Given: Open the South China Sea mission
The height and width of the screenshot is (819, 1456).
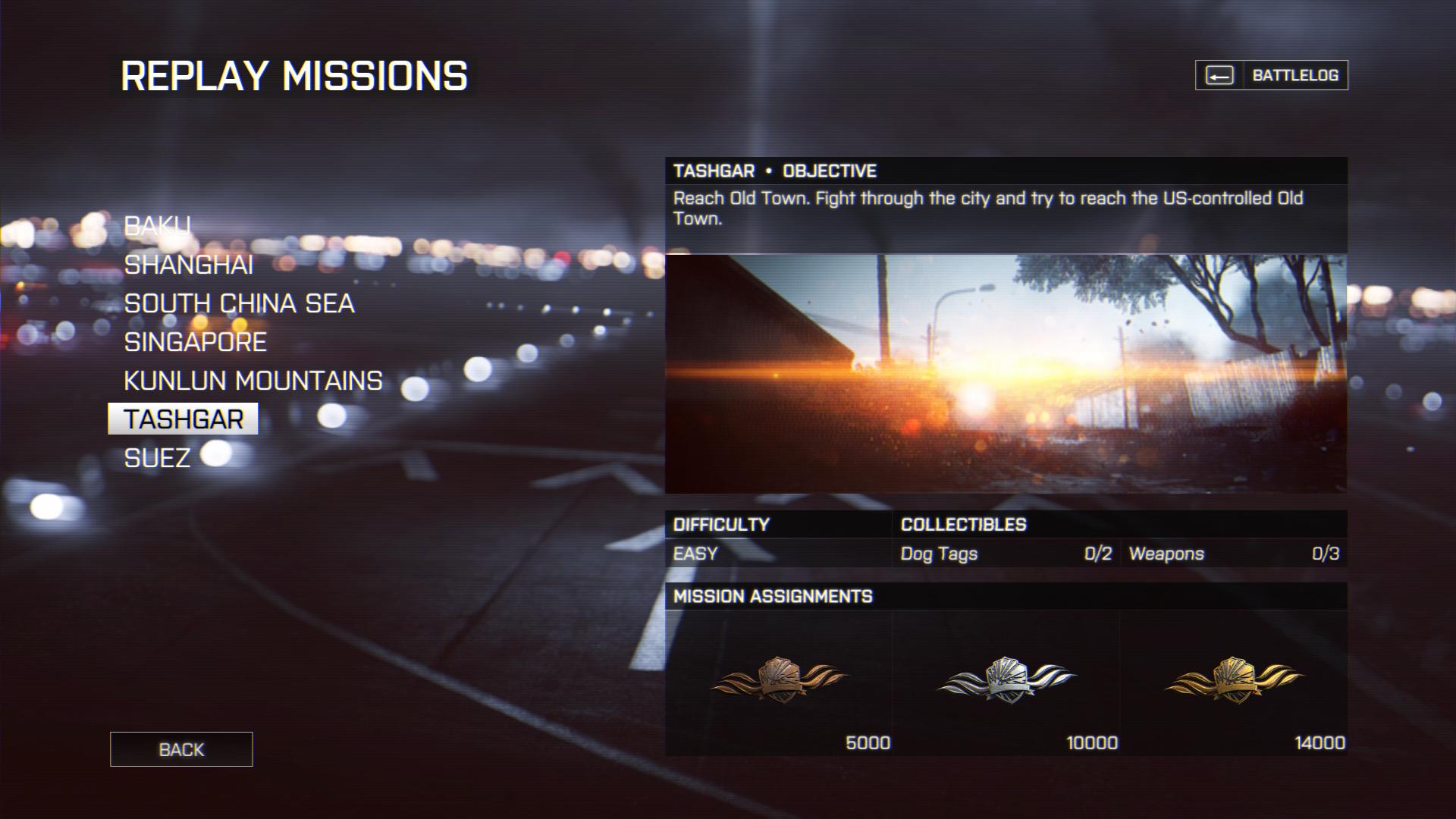Looking at the screenshot, I should [x=239, y=303].
